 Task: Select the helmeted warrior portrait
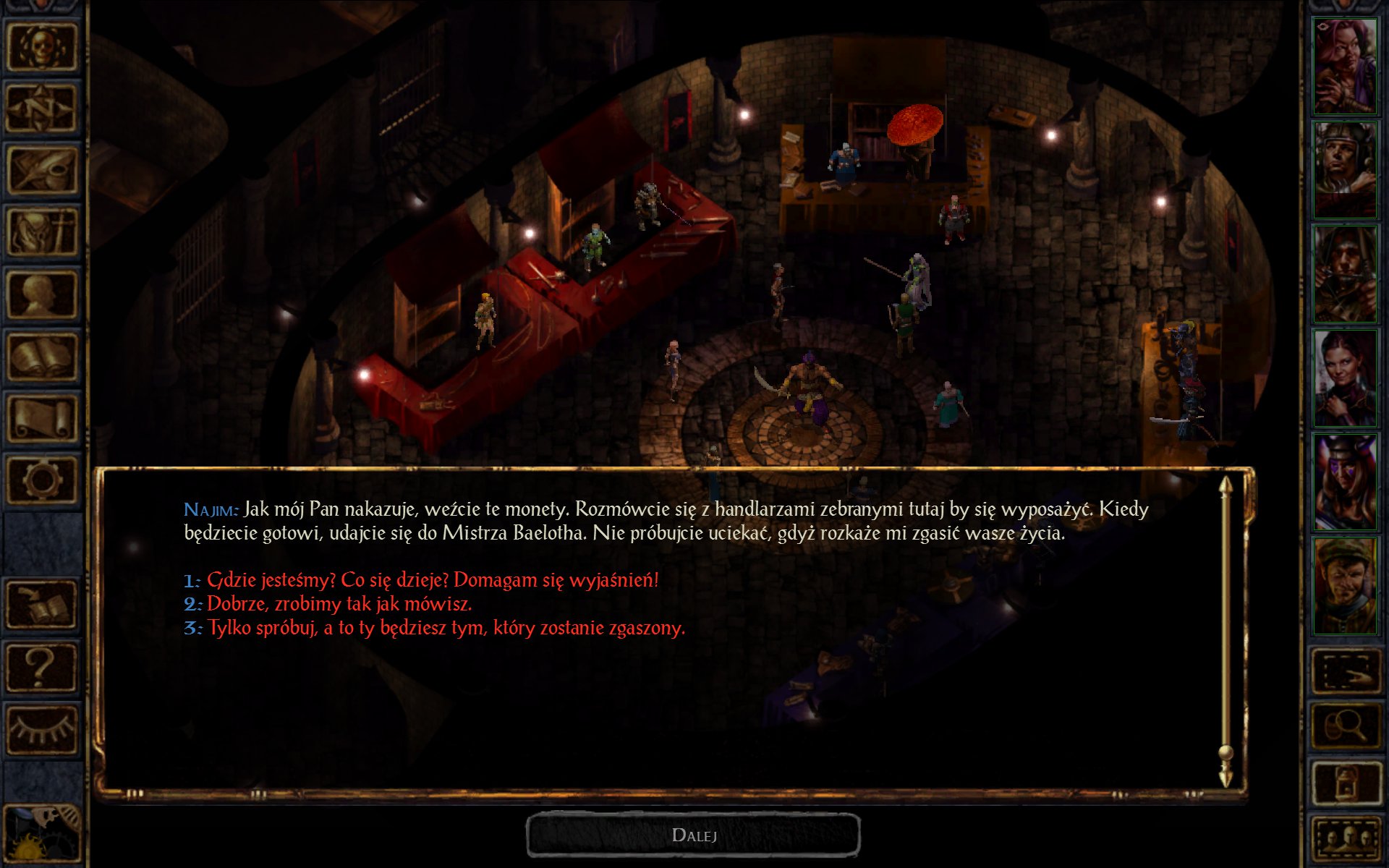tap(1345, 170)
